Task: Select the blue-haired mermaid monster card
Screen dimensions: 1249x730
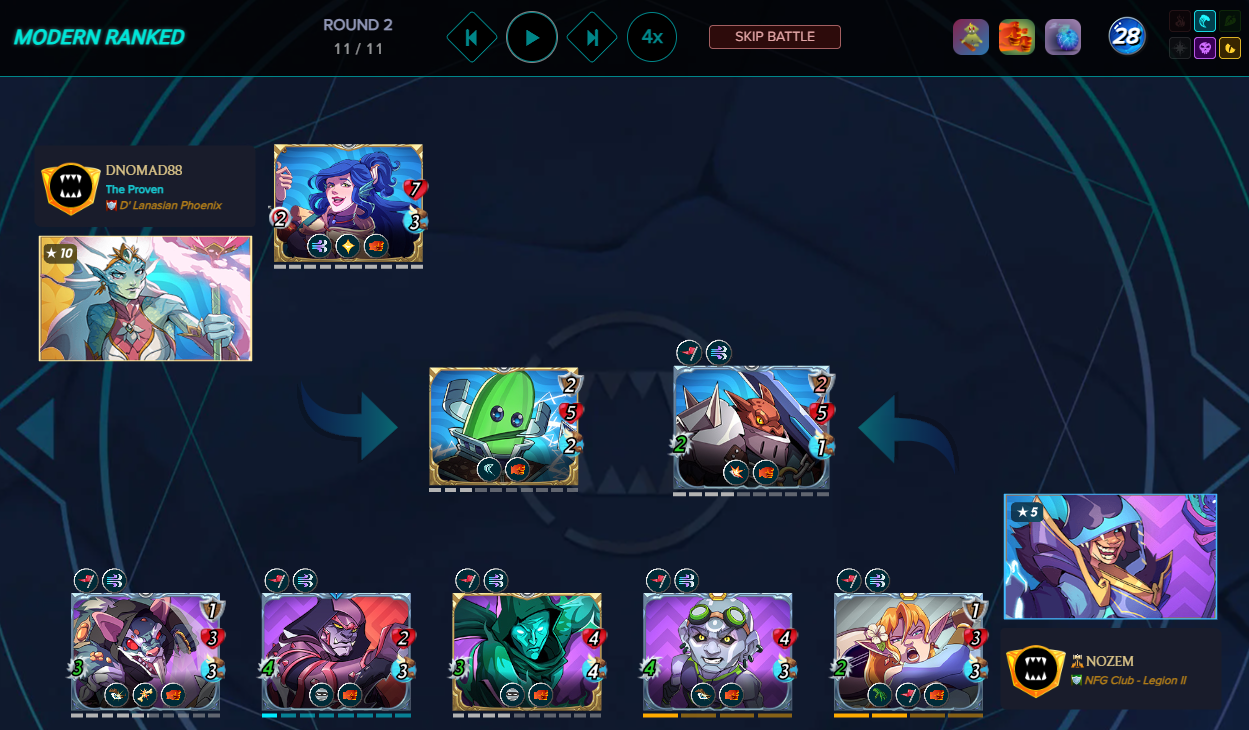Action: click(x=348, y=203)
